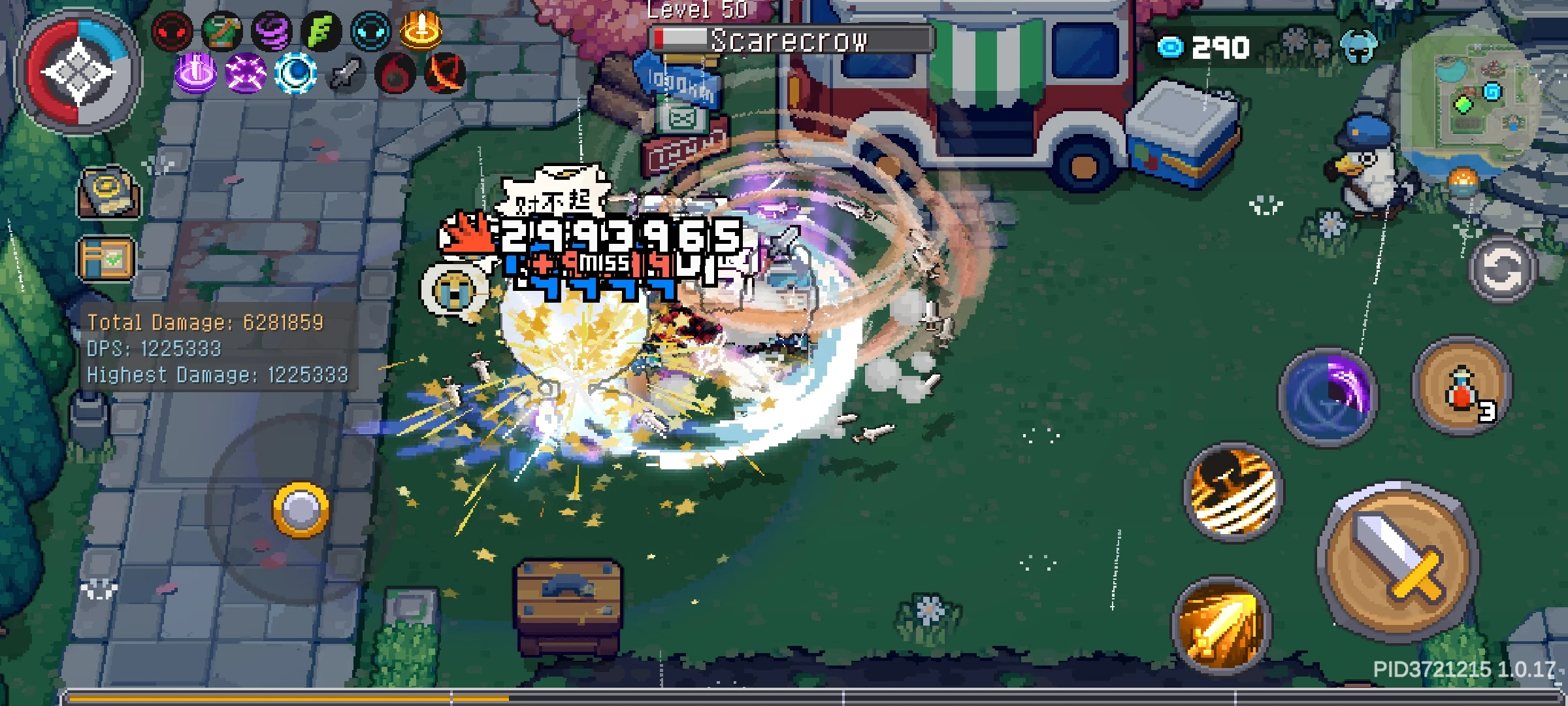Click the blue moon orb buff icon

(297, 73)
